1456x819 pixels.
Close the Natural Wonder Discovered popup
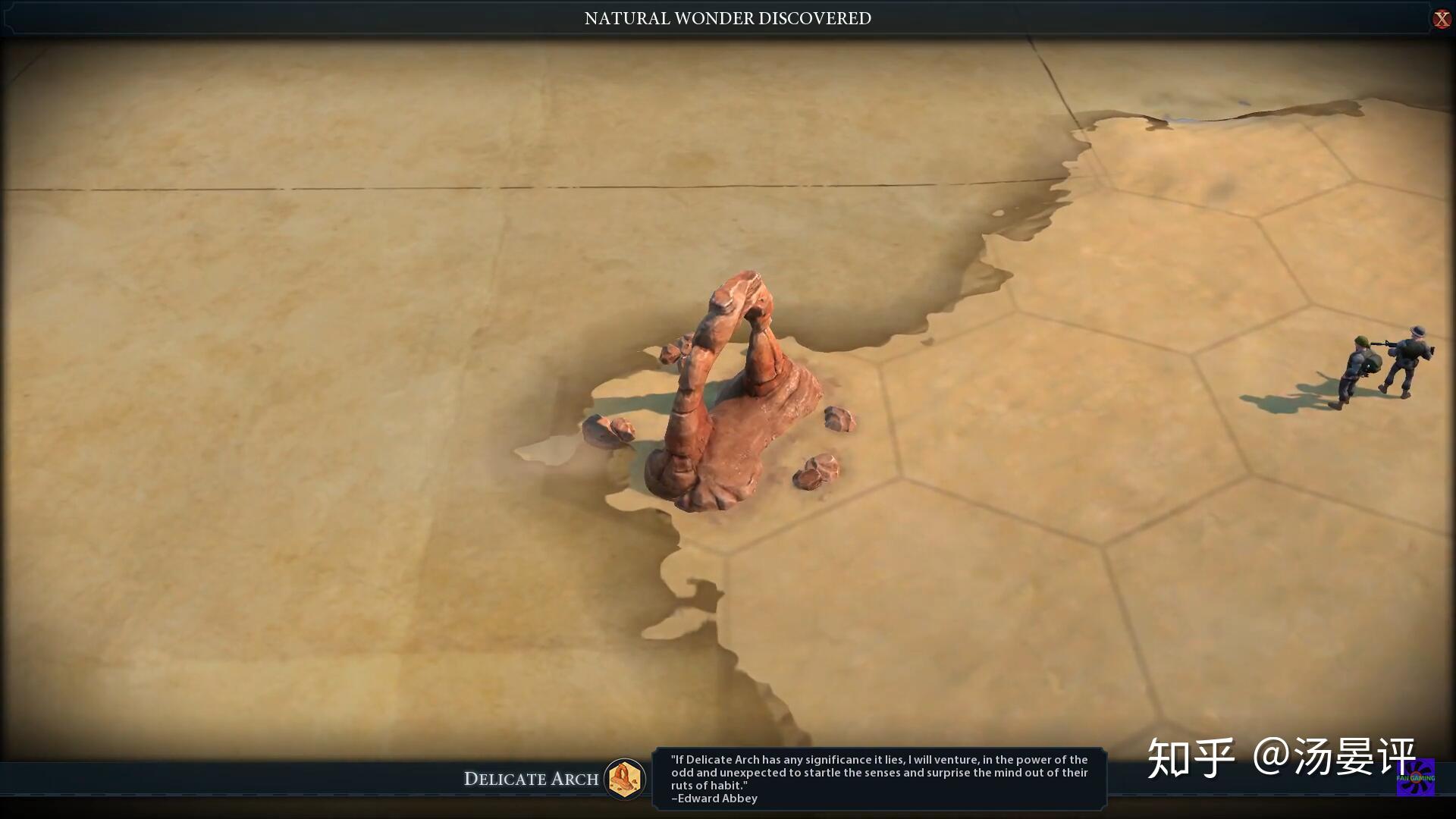[x=1441, y=19]
